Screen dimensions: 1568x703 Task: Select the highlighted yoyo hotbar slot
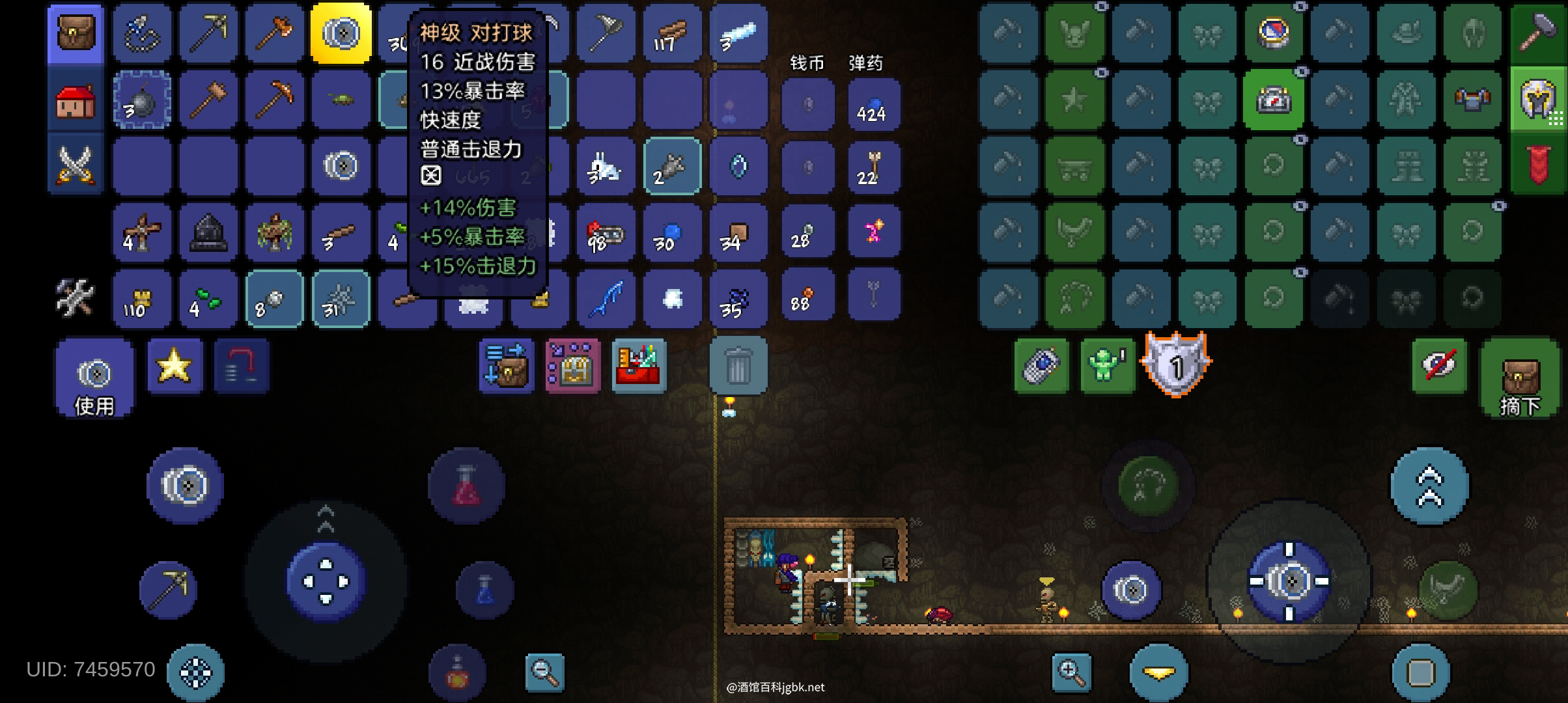click(341, 33)
